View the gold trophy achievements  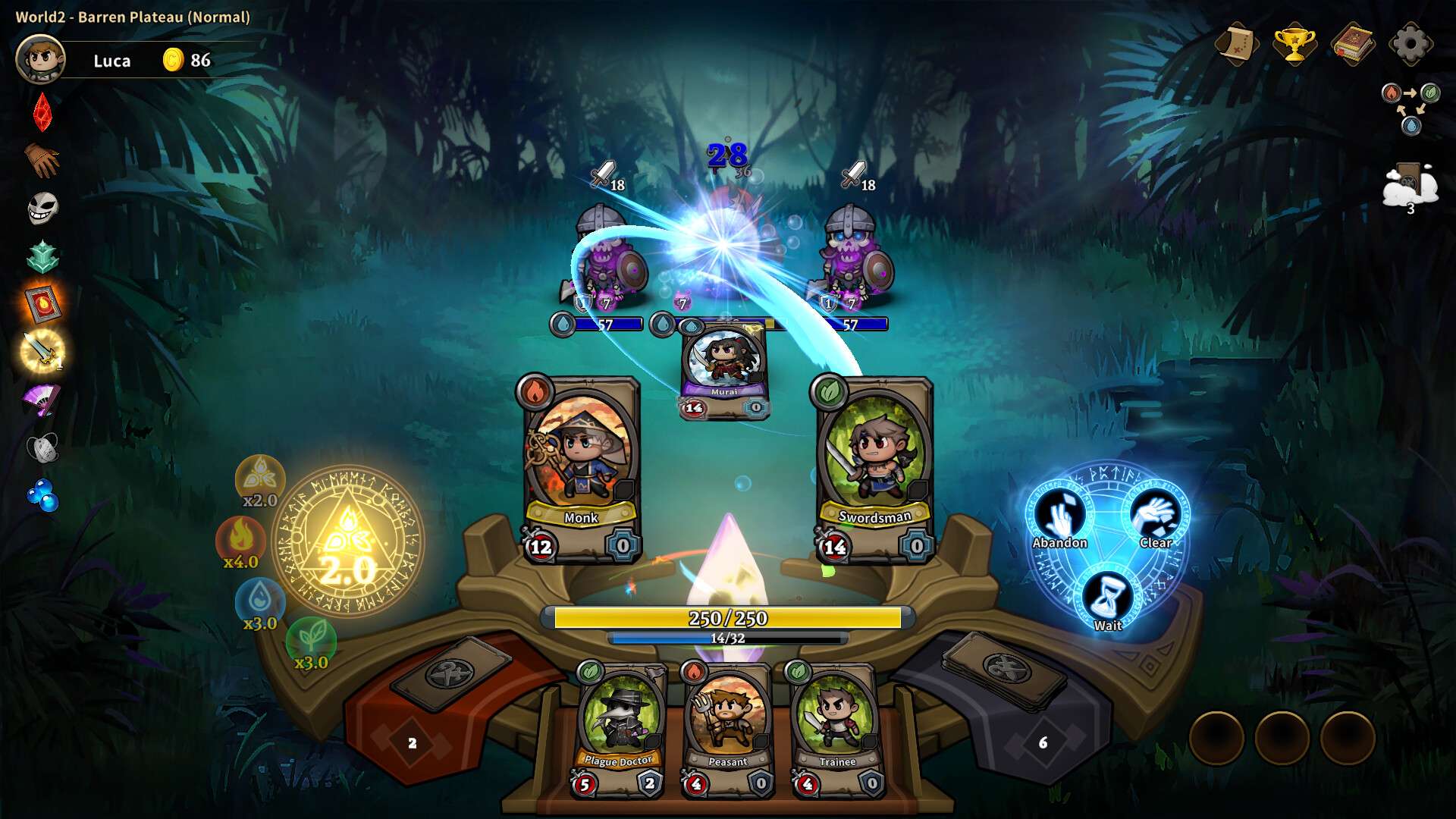[x=1294, y=44]
